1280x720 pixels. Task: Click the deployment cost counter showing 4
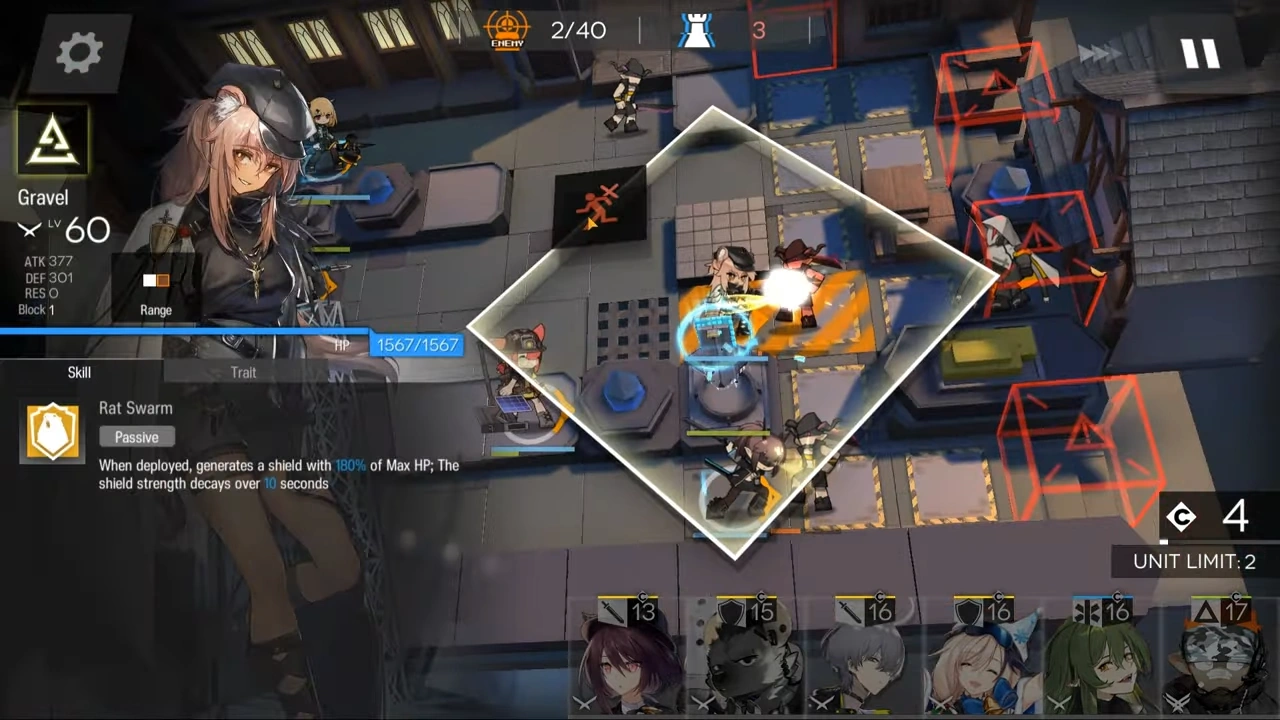1210,516
